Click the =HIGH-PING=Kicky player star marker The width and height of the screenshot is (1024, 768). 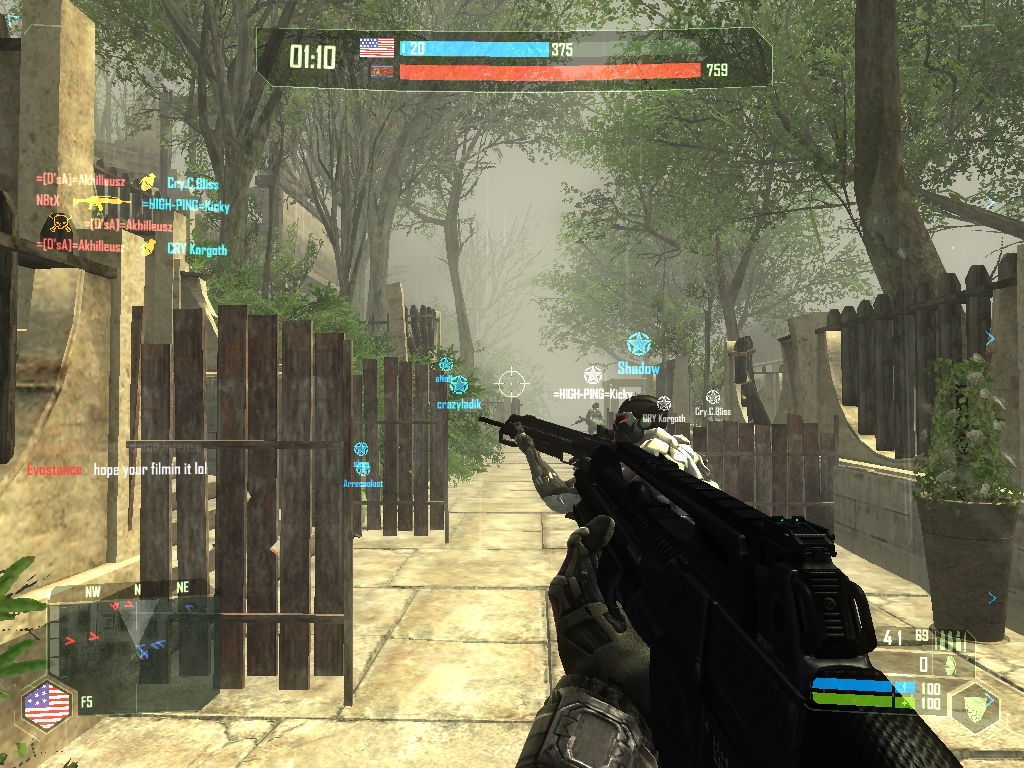[x=593, y=376]
